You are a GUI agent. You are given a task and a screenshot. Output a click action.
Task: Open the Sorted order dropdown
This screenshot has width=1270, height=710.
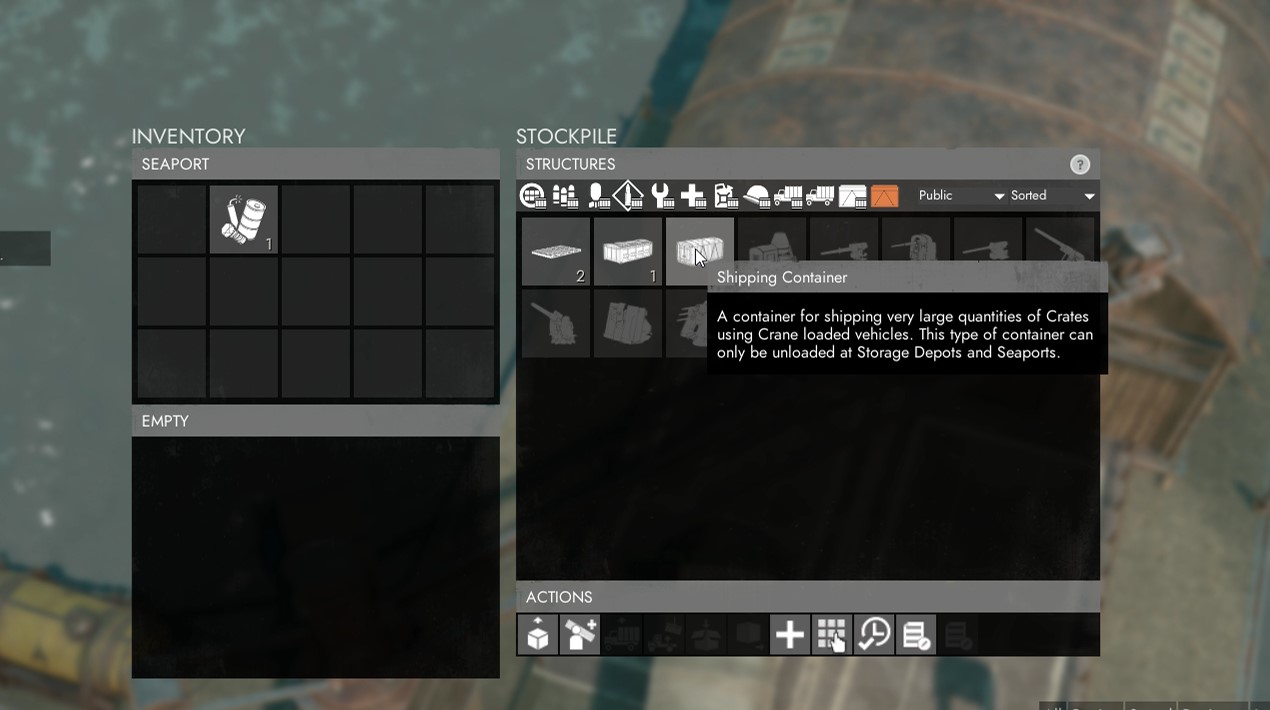[1052, 196]
